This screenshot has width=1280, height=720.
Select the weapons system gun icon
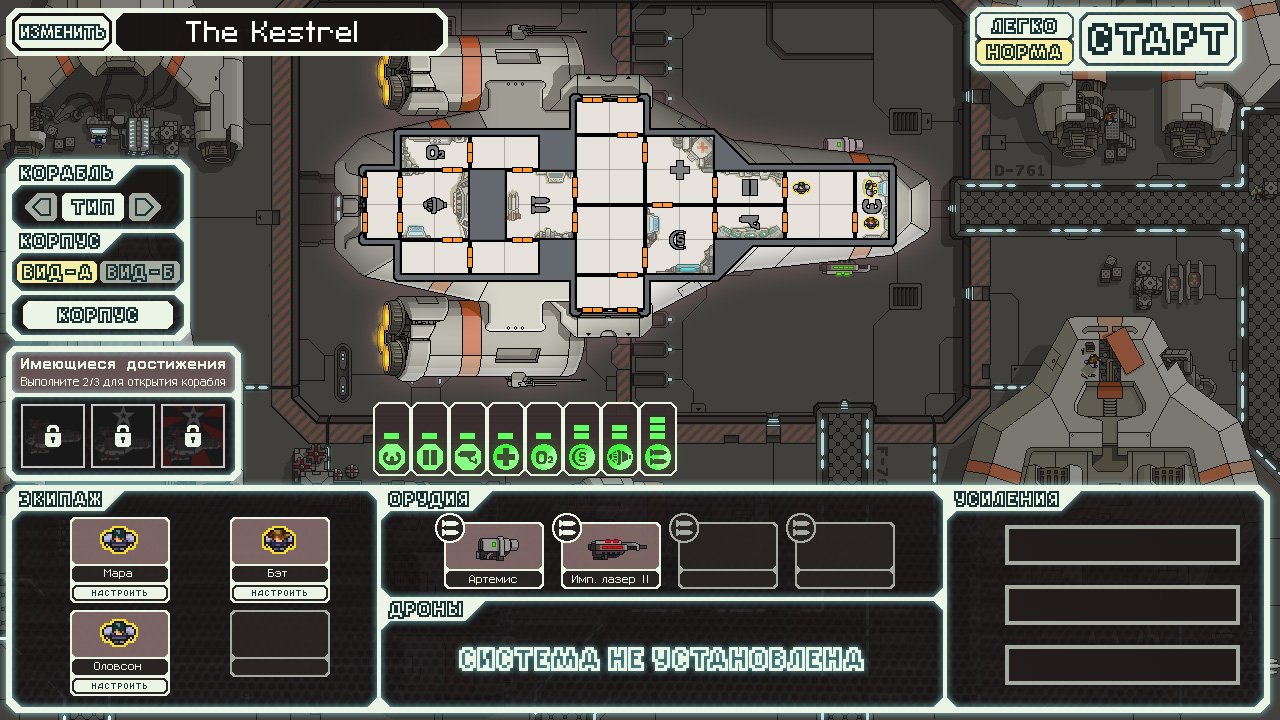point(466,455)
